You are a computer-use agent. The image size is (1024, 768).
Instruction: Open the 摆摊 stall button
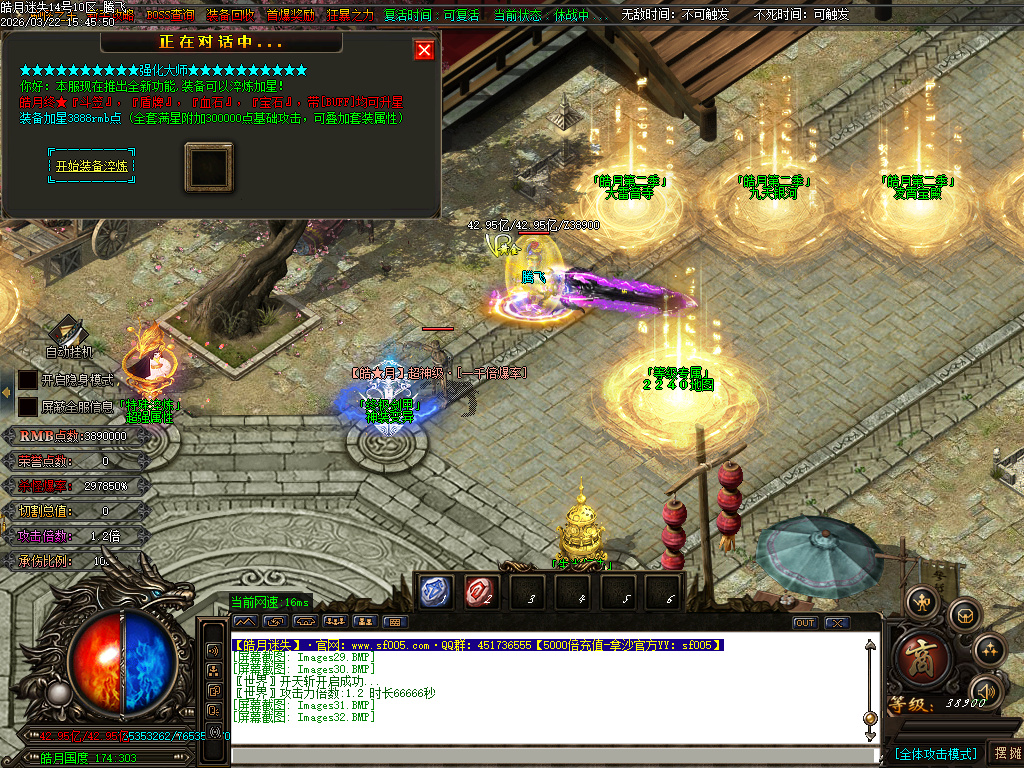click(1005, 753)
